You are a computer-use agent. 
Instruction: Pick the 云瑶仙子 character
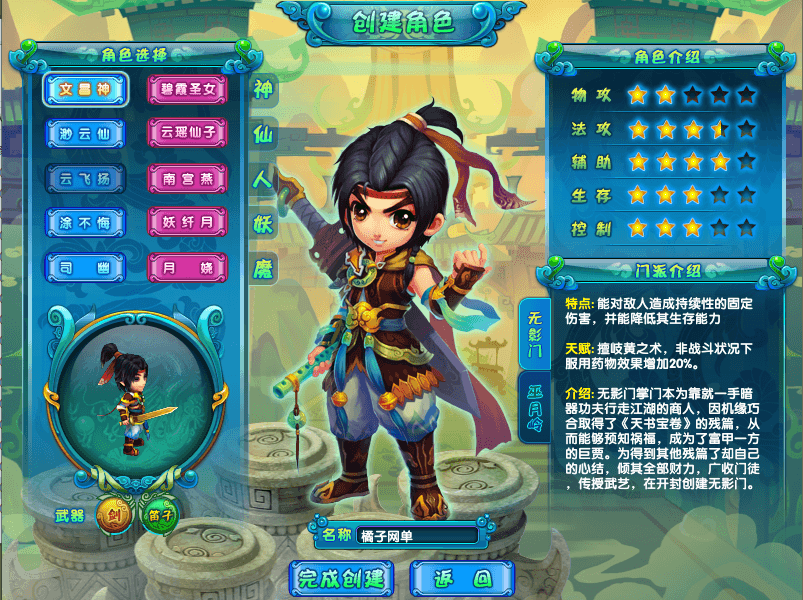click(187, 133)
